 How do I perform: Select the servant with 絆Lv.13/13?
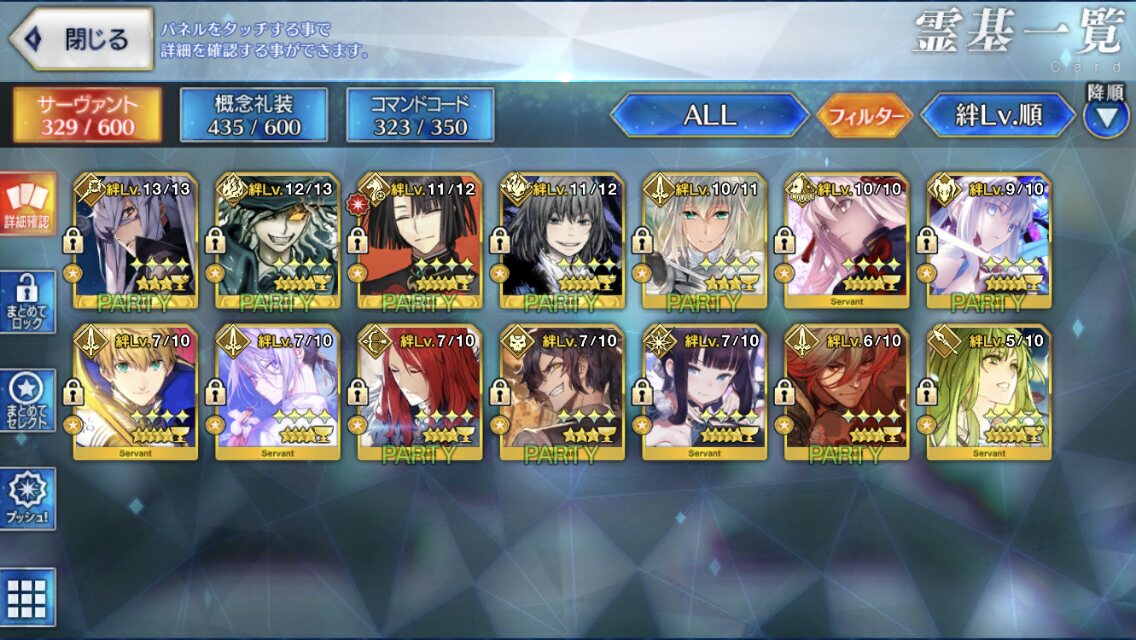point(135,240)
